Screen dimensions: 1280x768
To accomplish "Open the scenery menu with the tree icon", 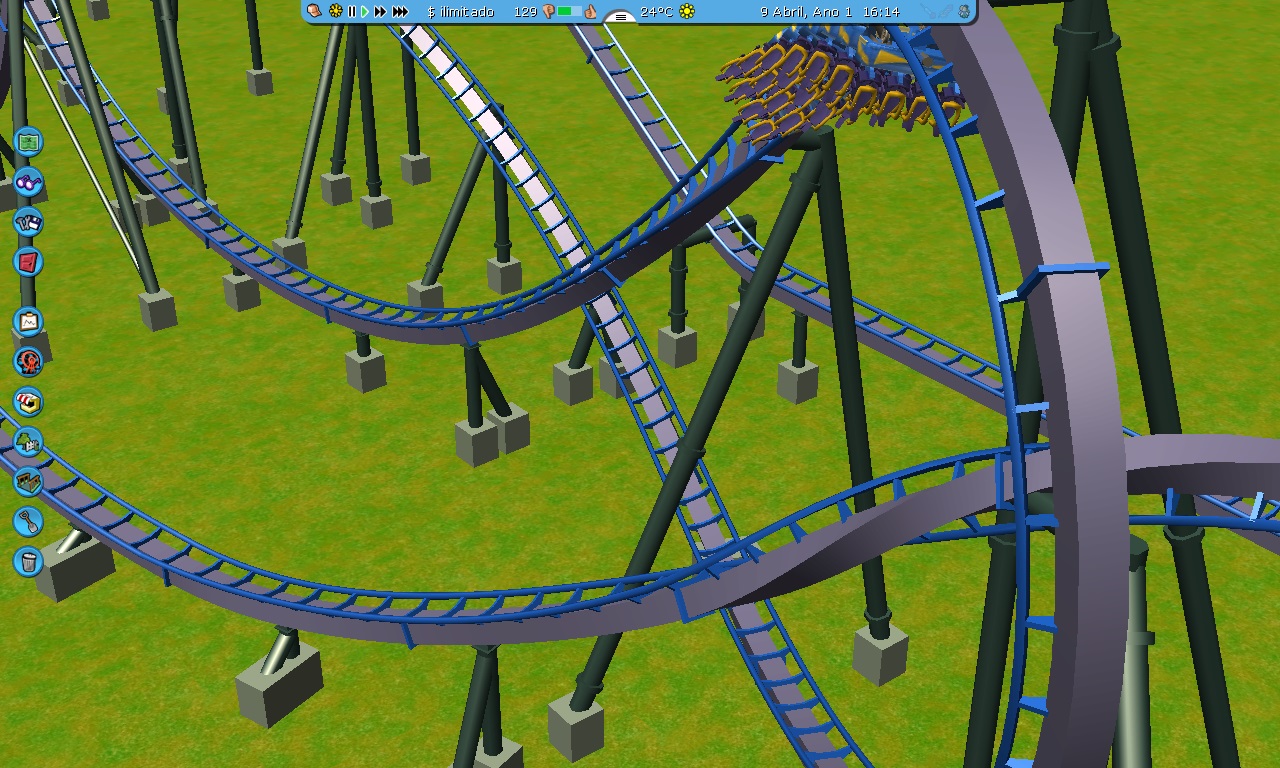I will (29, 443).
